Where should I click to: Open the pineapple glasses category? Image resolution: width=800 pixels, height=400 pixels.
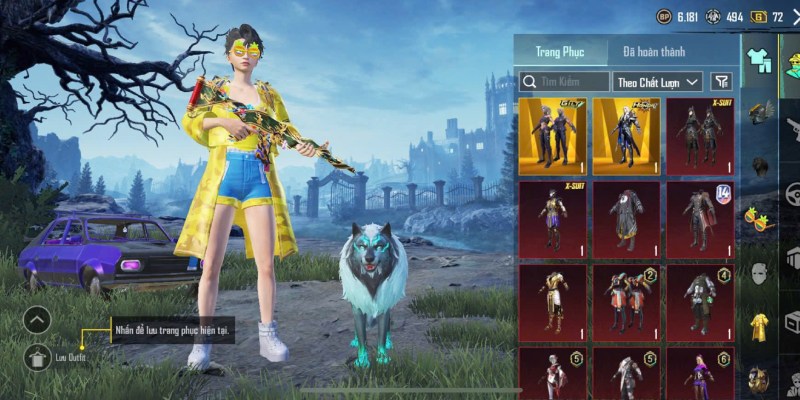coord(757,215)
